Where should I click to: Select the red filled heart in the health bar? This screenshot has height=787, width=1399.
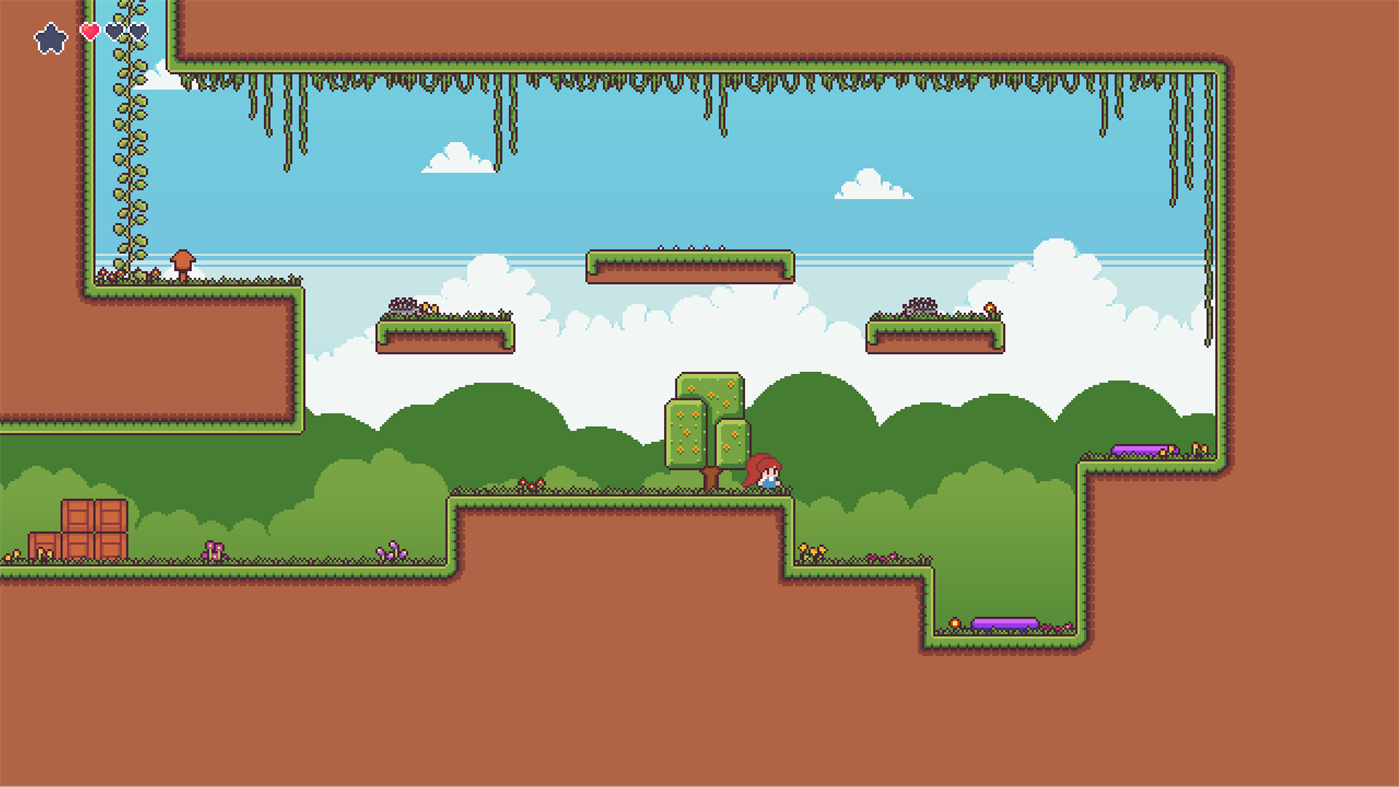(x=89, y=31)
